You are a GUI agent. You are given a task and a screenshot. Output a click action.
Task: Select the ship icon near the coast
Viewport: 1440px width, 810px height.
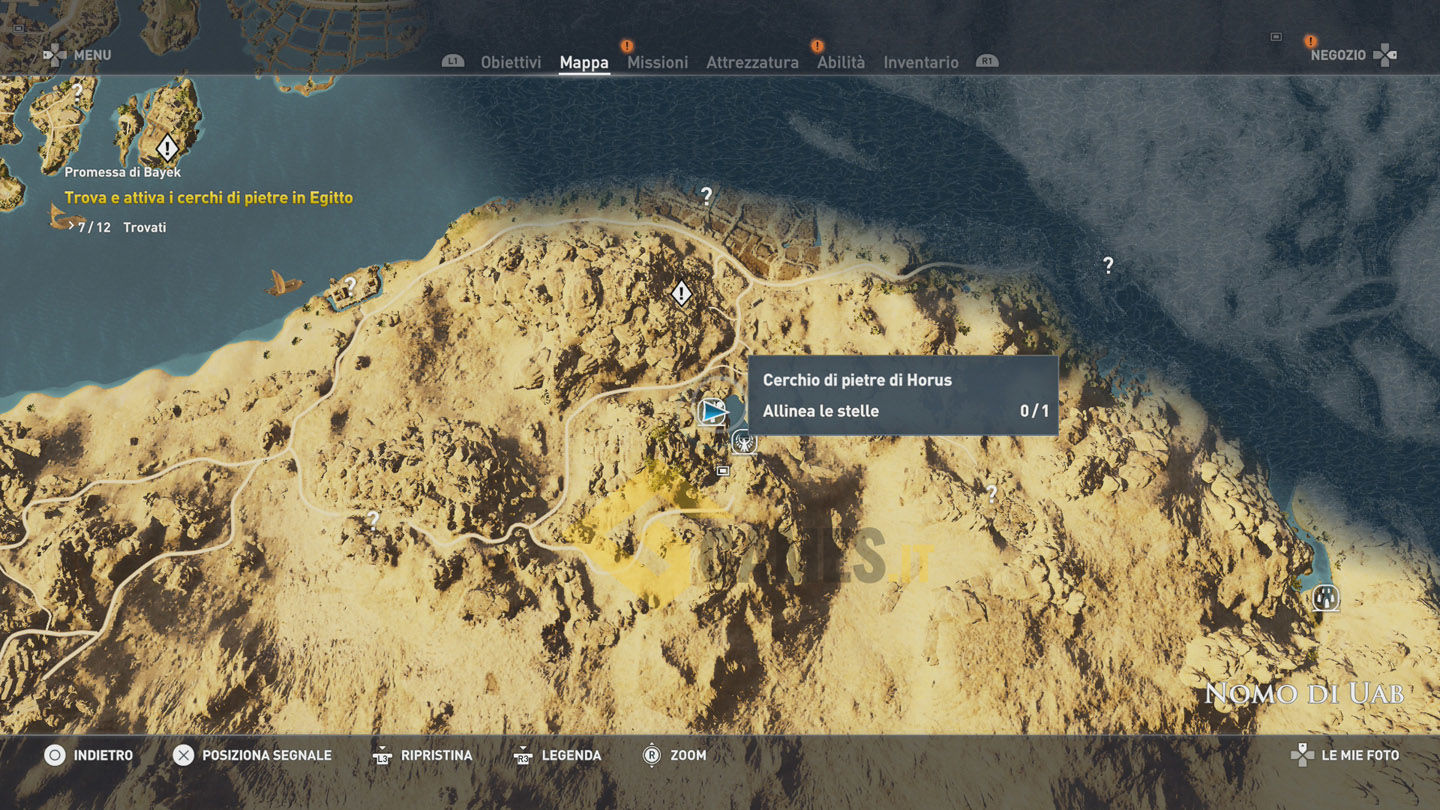(283, 283)
